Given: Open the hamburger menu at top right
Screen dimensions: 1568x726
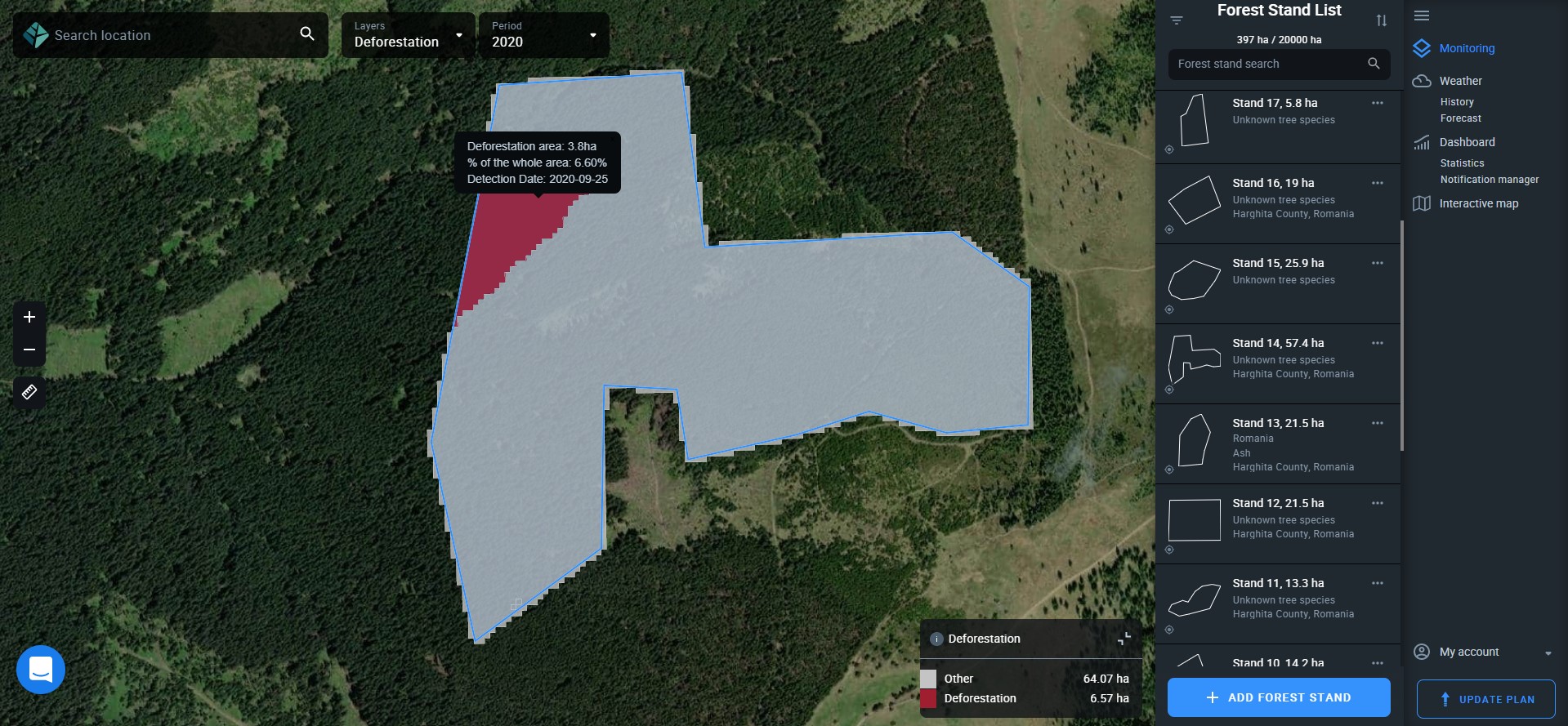Looking at the screenshot, I should (1421, 16).
